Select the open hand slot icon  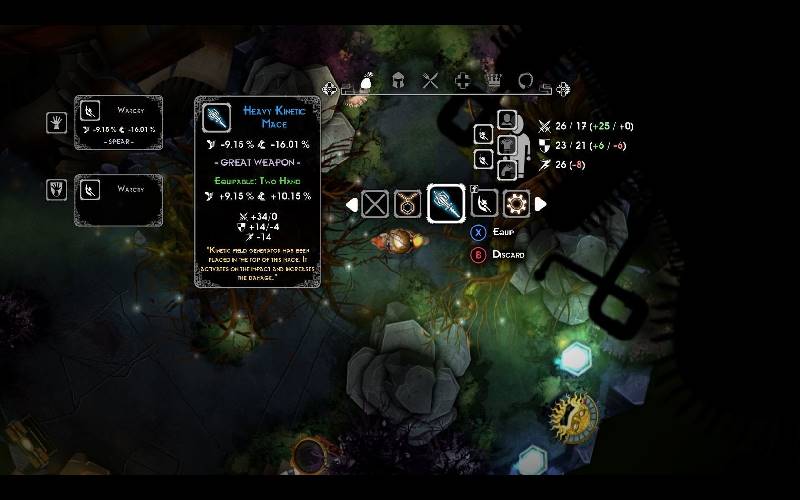(x=56, y=122)
